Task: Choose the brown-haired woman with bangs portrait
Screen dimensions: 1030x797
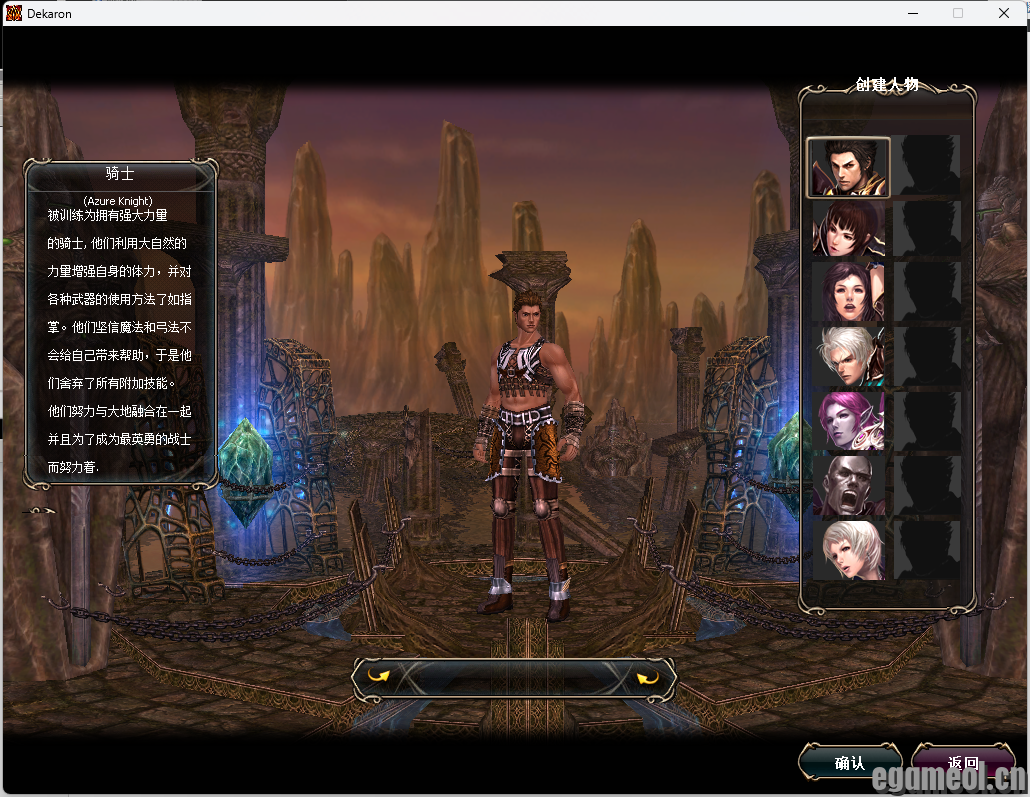Action: [848, 230]
